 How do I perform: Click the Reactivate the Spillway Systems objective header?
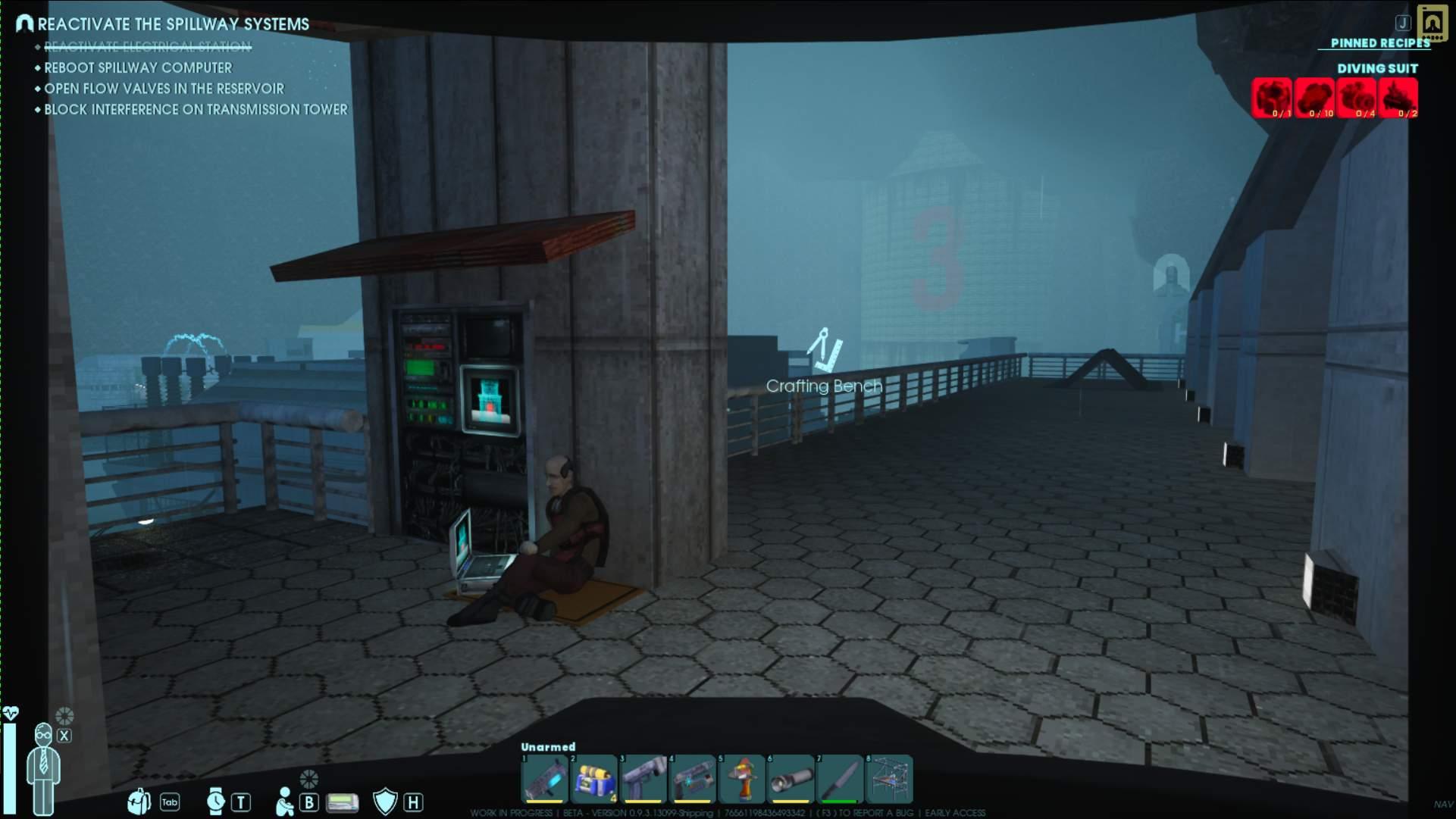pos(173,24)
